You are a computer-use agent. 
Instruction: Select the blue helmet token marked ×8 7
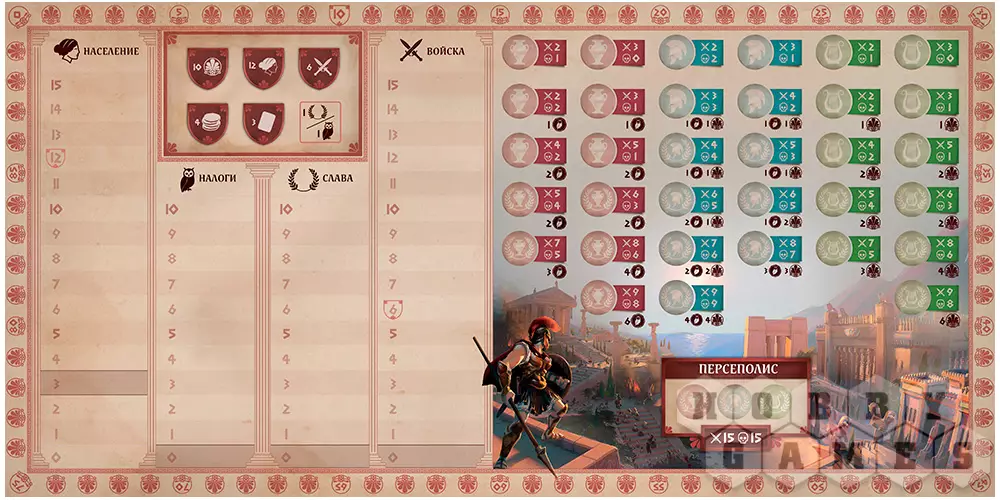pos(754,248)
